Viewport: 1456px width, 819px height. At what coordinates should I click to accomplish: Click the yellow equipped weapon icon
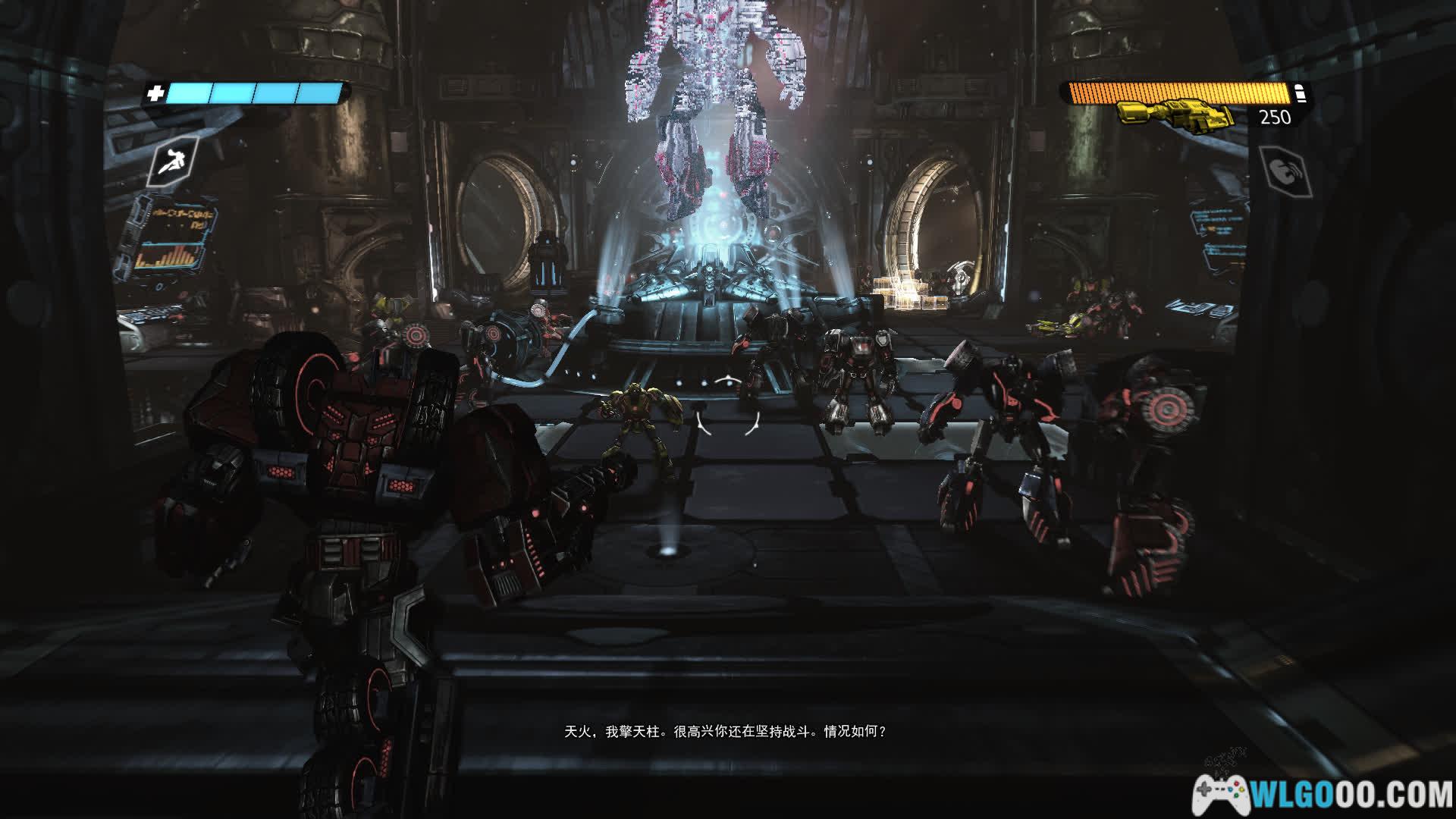(x=1175, y=118)
